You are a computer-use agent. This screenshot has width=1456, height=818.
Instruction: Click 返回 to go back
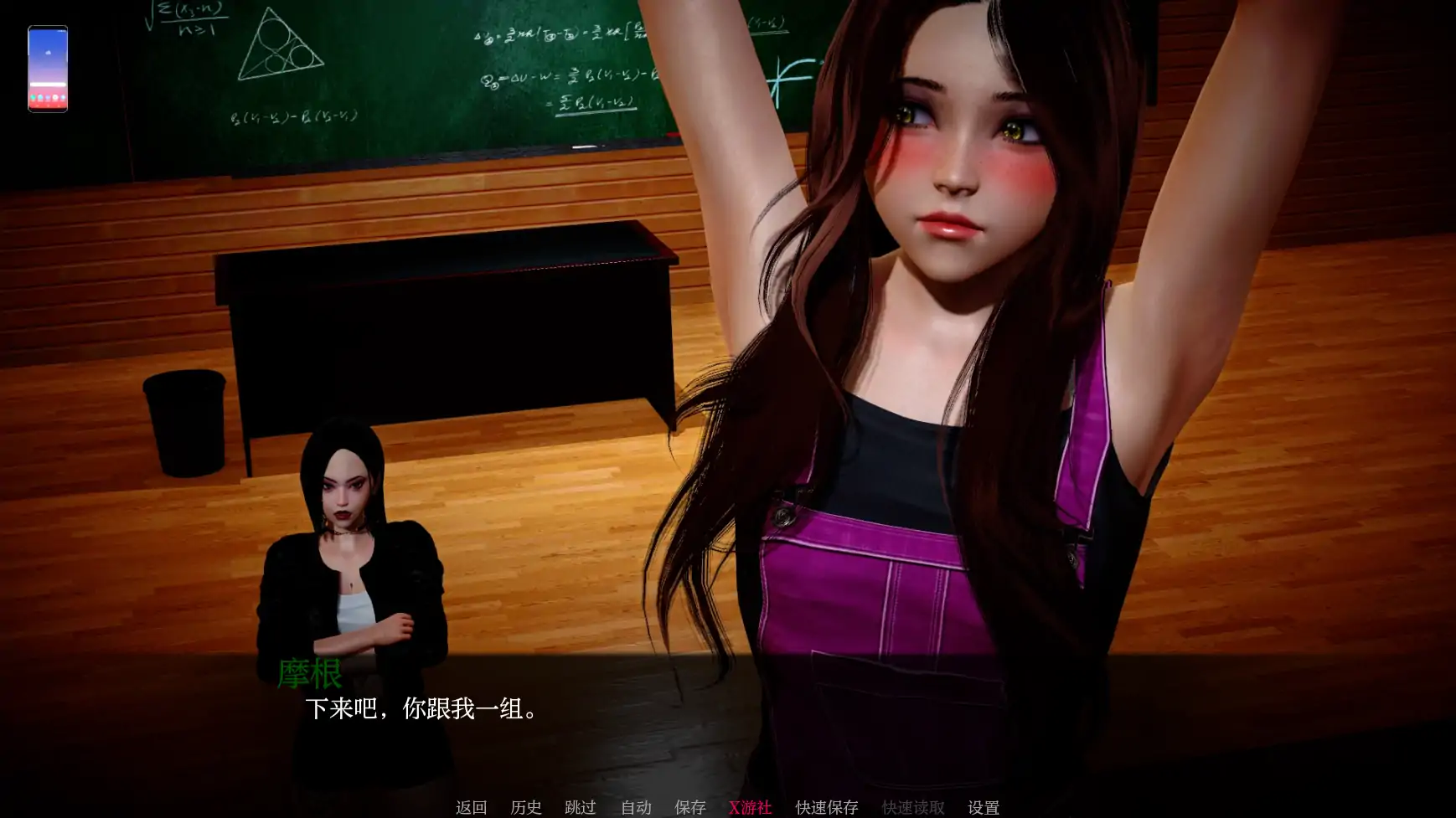[472, 807]
